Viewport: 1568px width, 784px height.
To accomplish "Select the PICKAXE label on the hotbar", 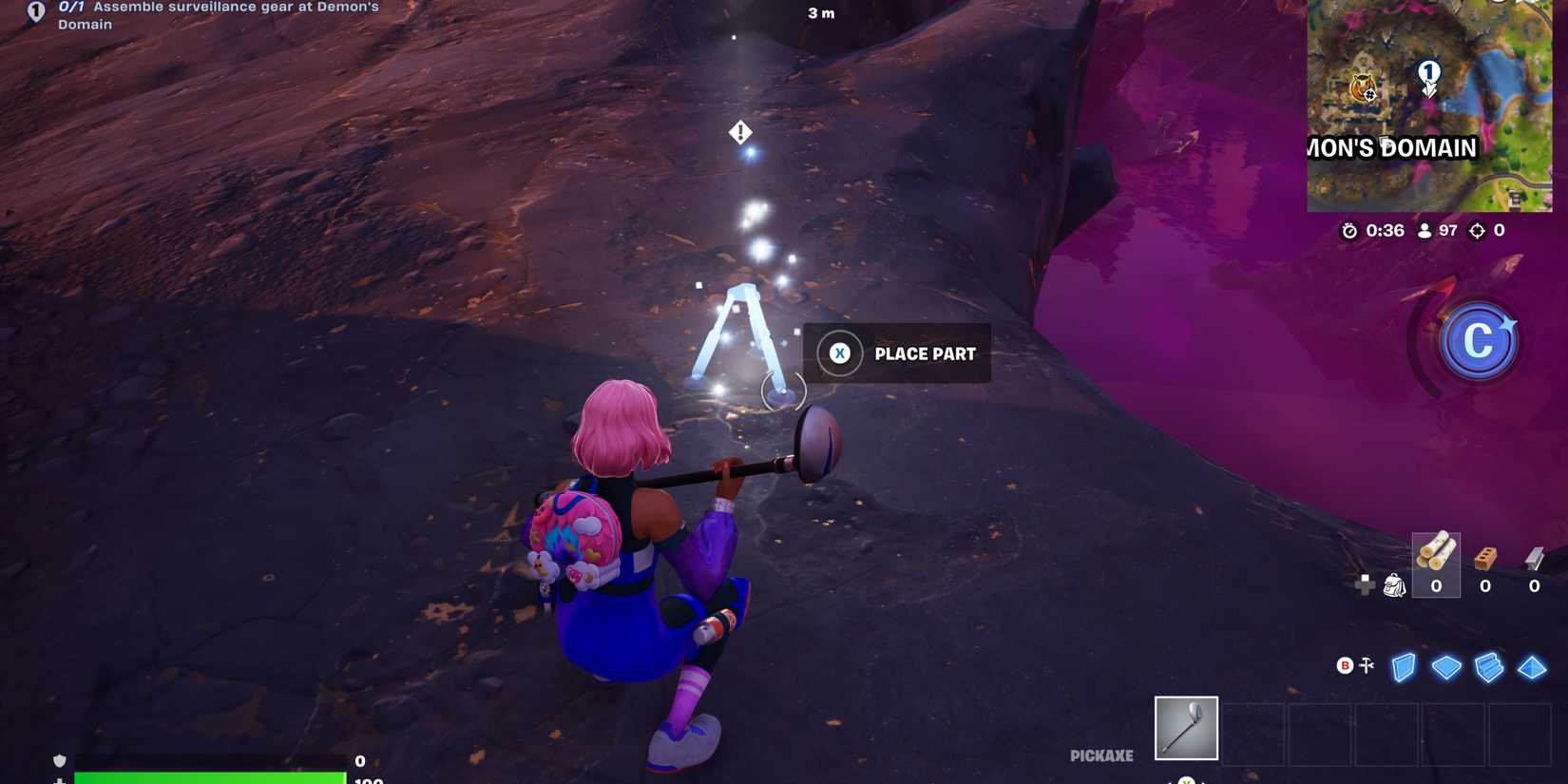I will (x=1100, y=755).
